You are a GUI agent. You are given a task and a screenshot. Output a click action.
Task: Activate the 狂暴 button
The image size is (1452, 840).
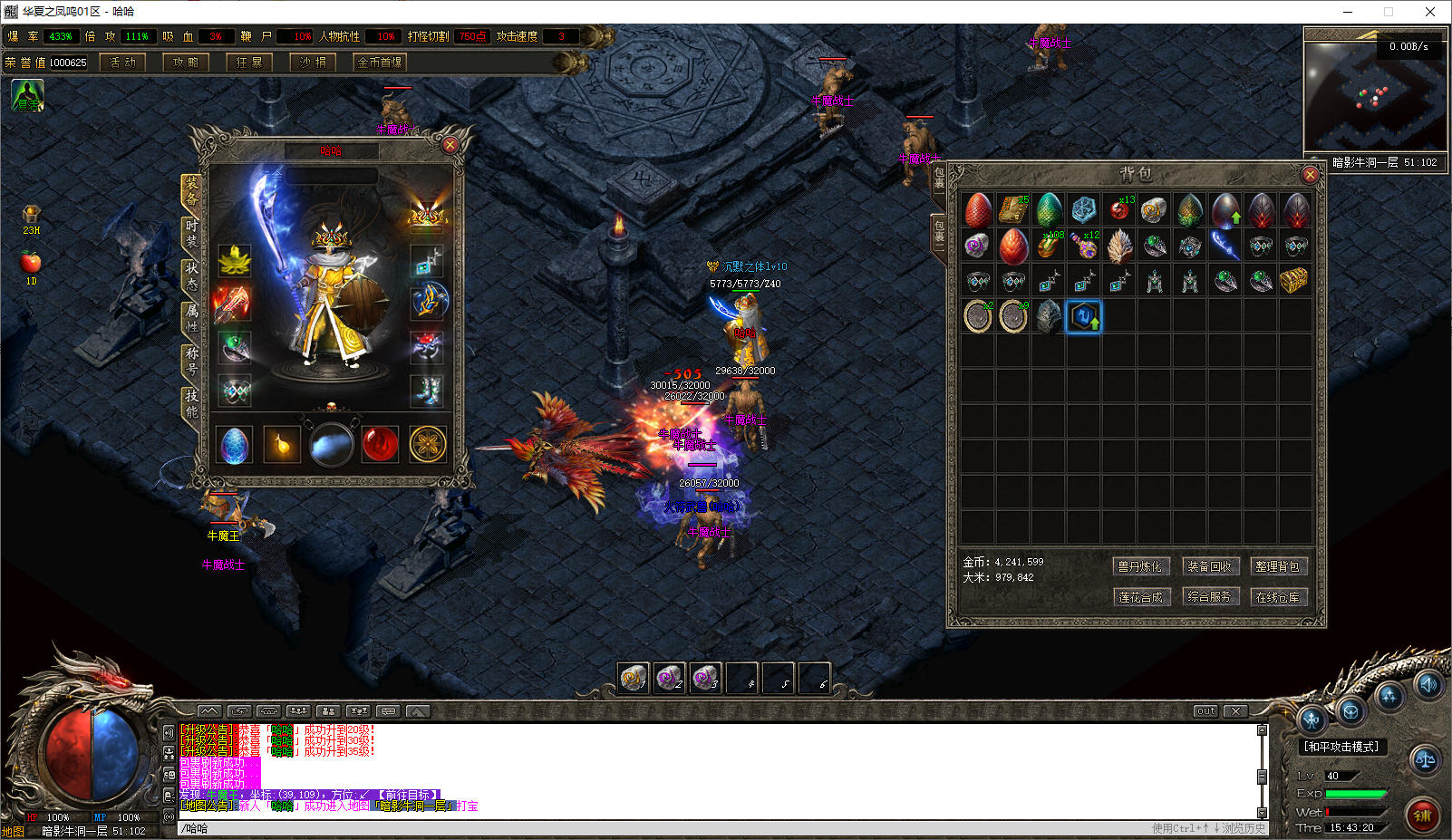249,63
